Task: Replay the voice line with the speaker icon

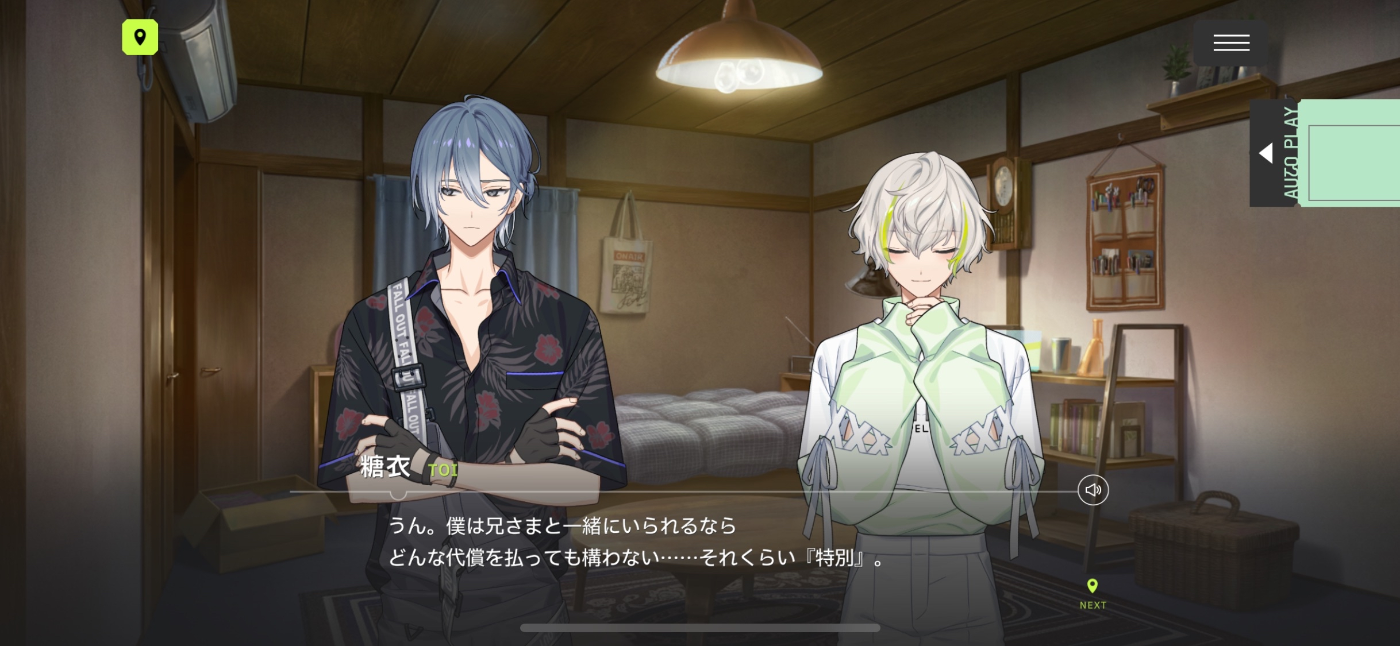Action: point(1093,490)
